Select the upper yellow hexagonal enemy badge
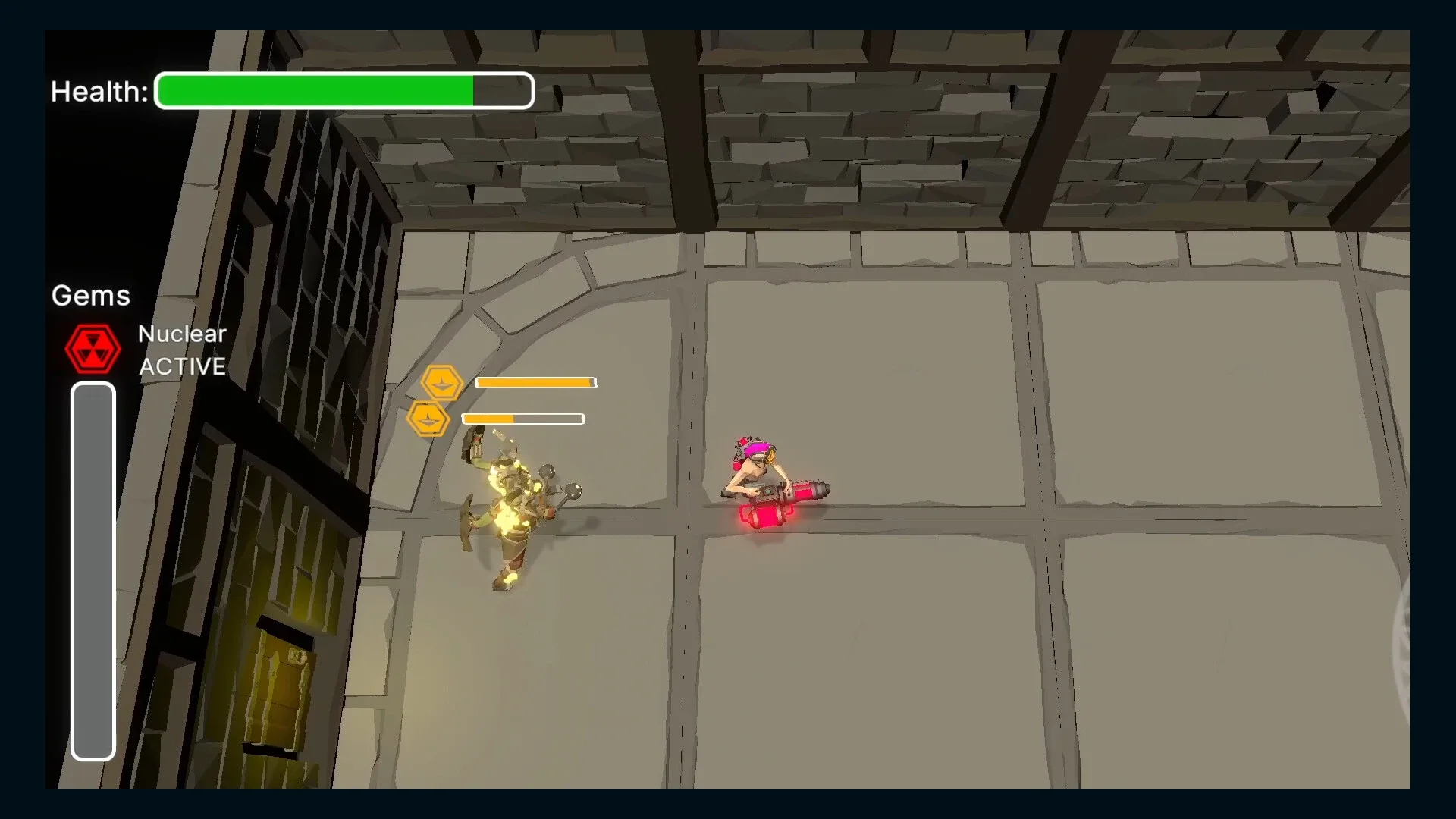1456x819 pixels. coord(442,383)
